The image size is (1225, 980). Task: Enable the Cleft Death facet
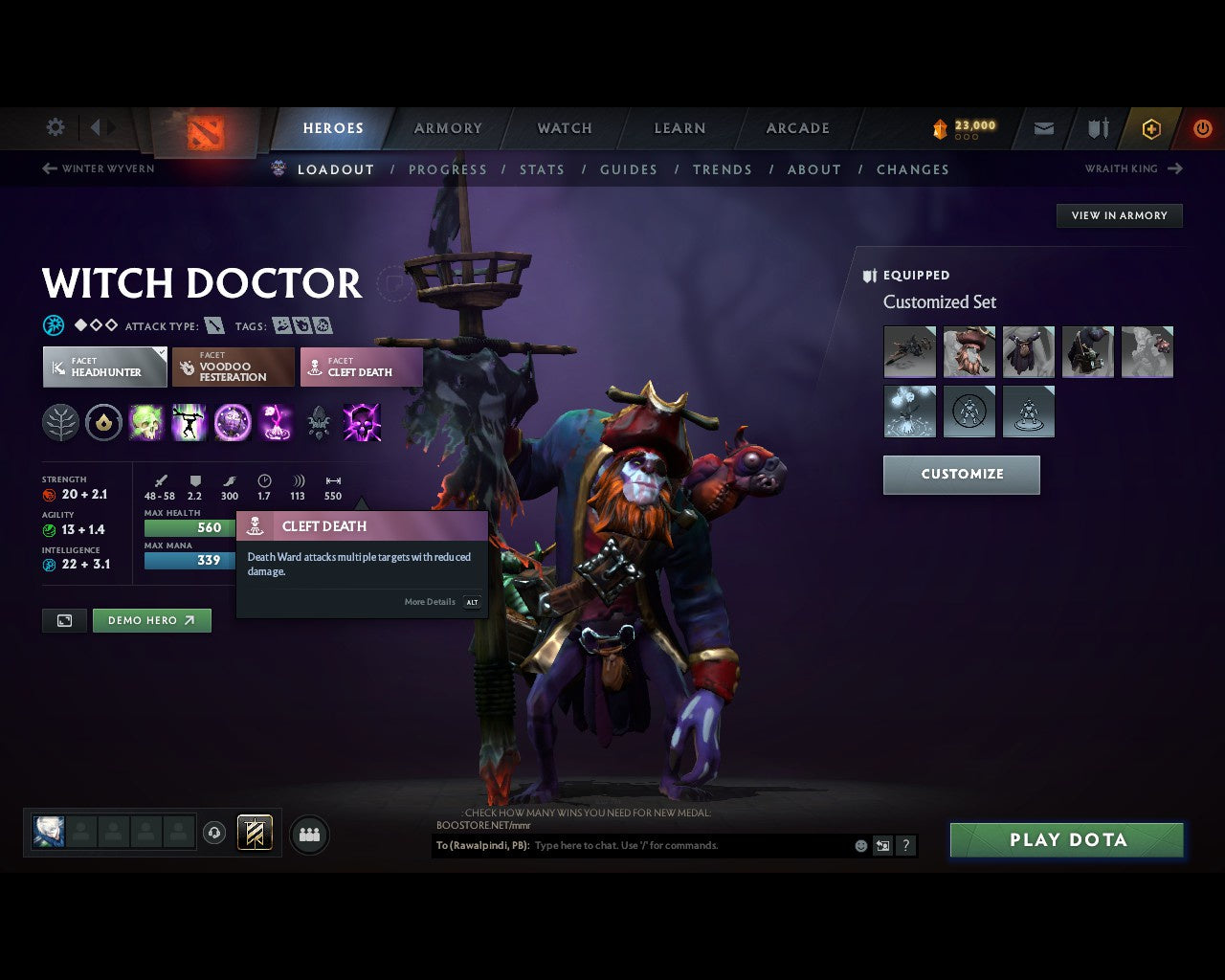361,367
